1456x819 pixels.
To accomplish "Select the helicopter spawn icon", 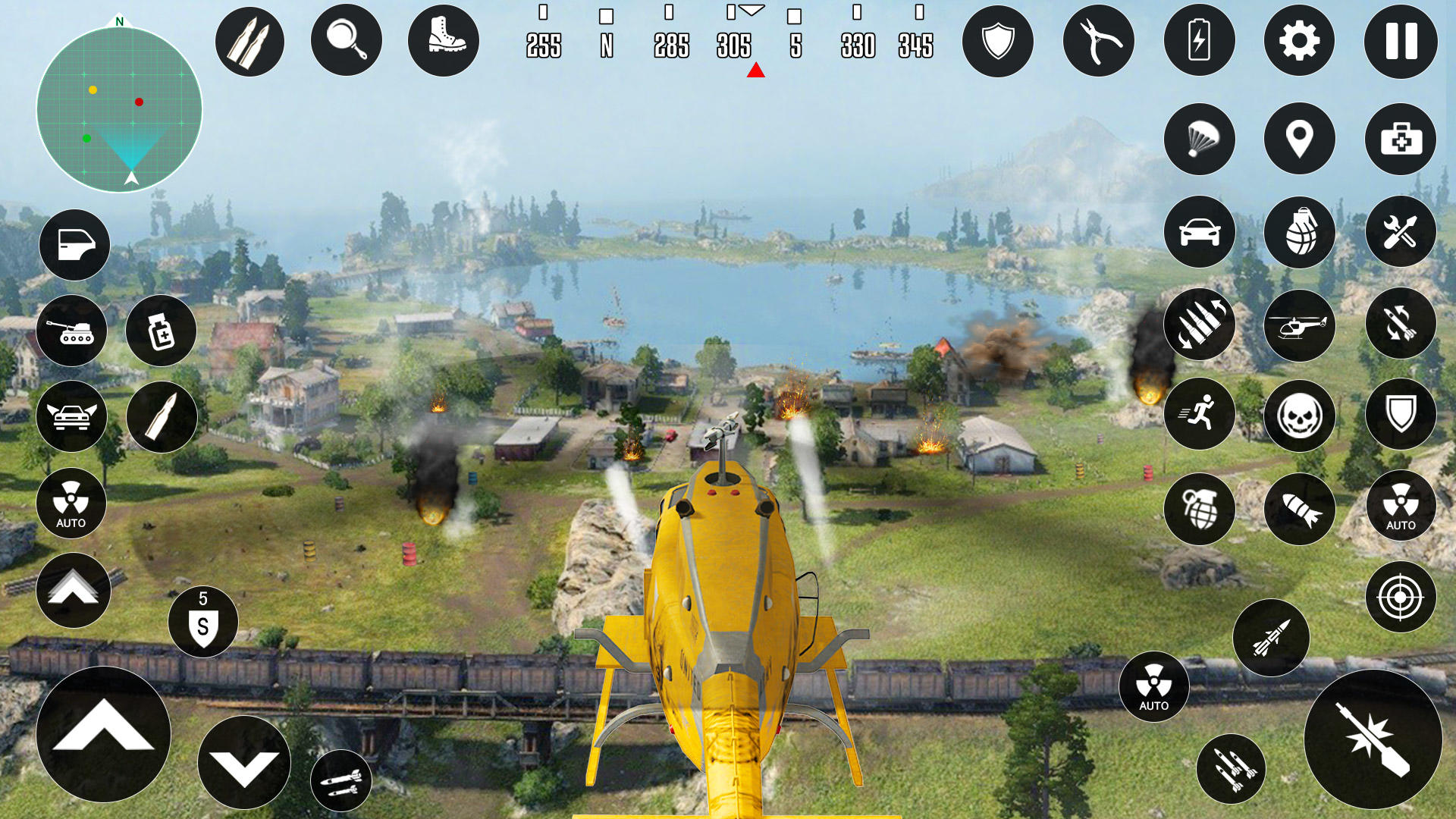I will coord(1300,325).
